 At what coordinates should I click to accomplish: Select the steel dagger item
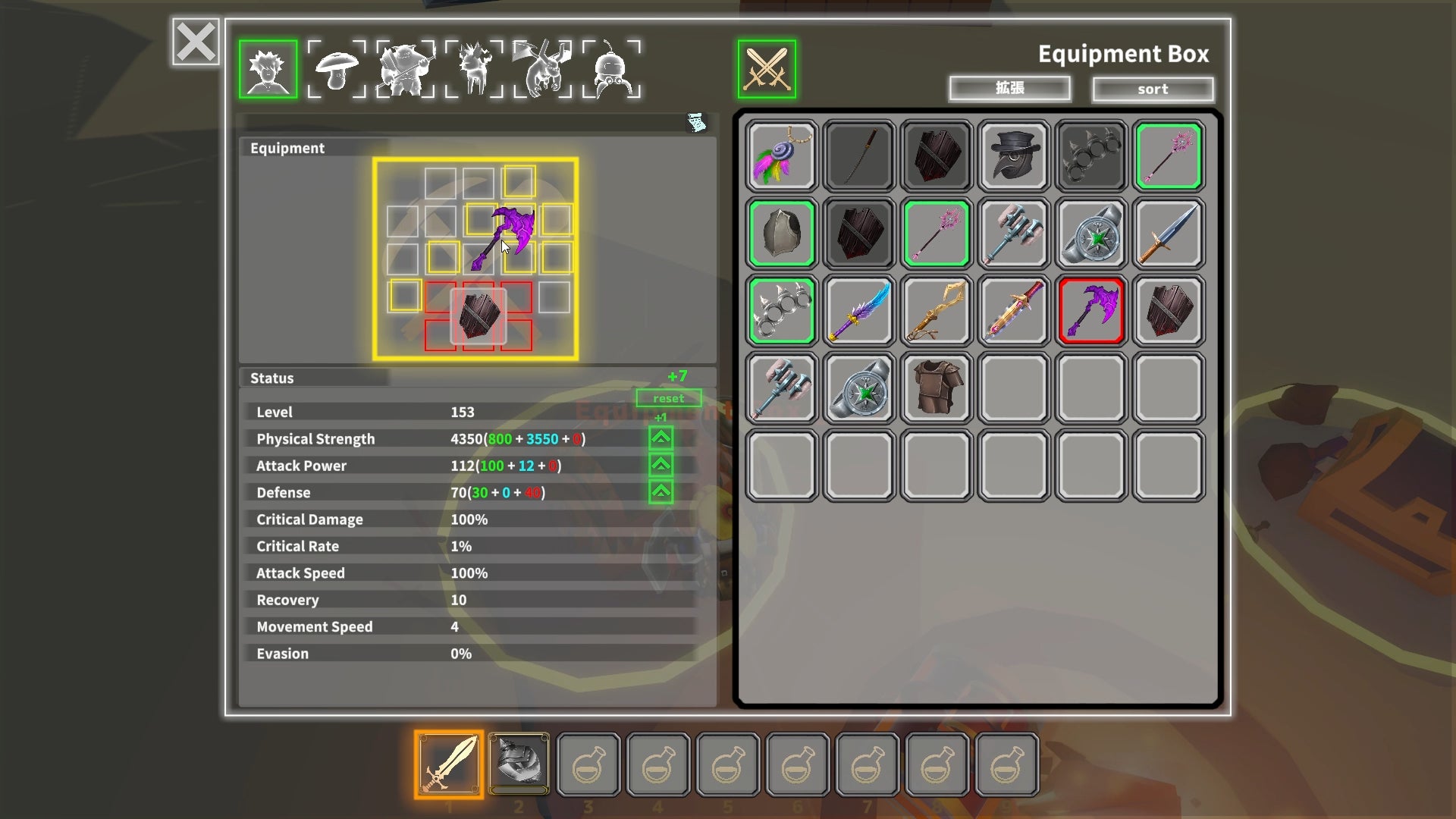[x=1169, y=234]
